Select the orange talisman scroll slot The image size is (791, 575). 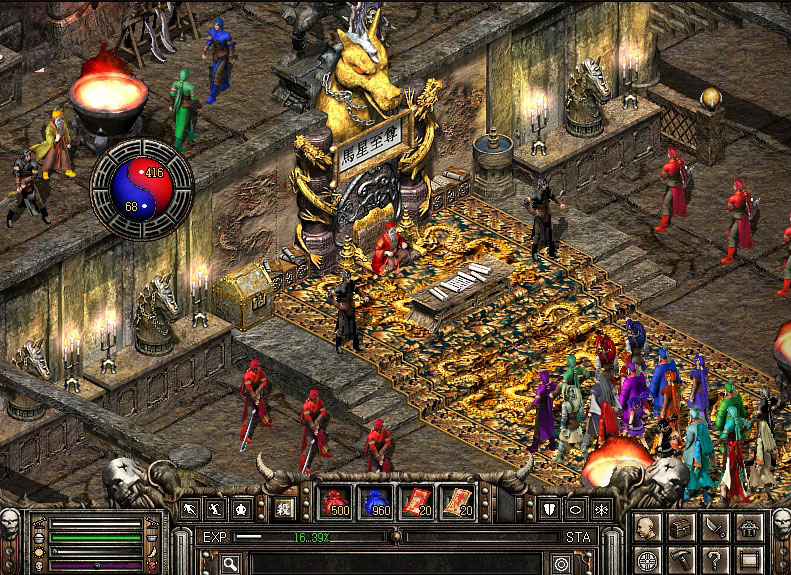click(457, 502)
